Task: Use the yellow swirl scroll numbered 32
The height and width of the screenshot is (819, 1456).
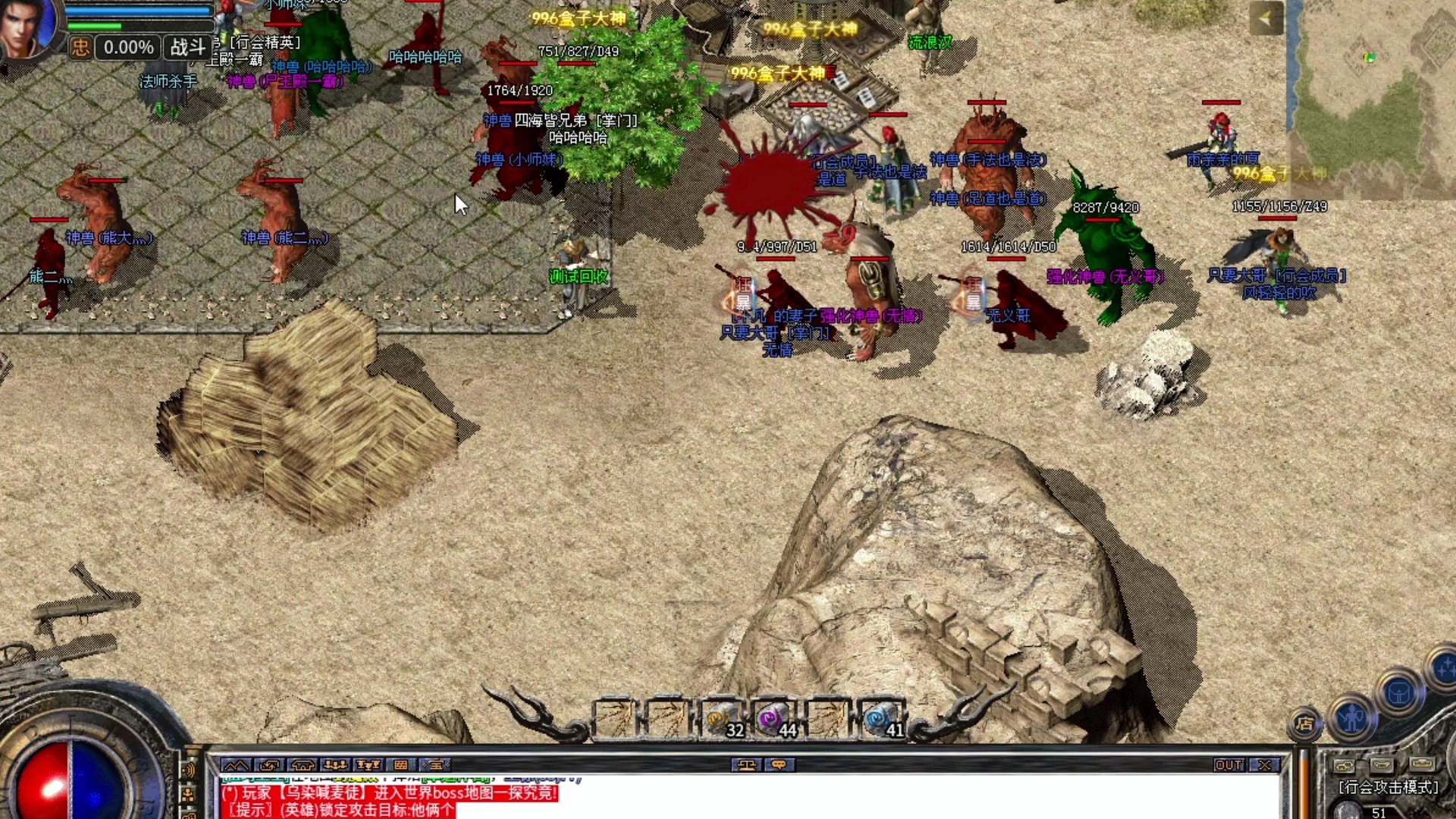Action: 720,718
